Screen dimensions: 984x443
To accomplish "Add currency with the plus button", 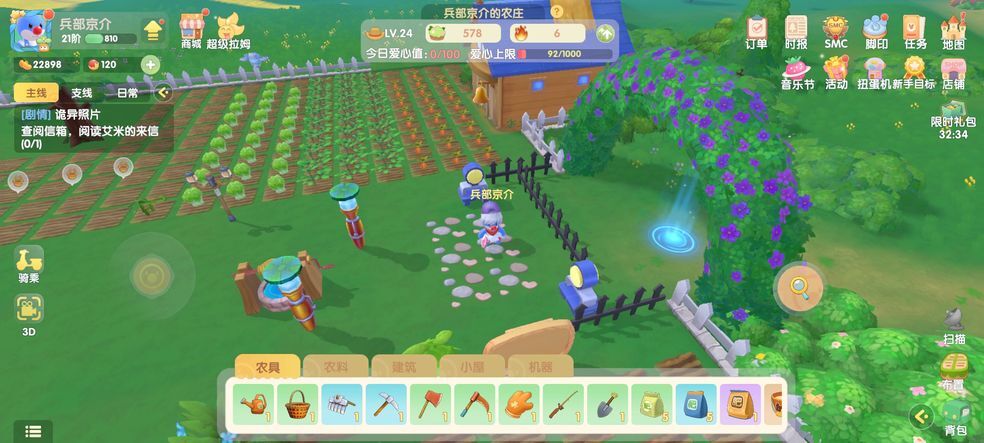I will coord(150,65).
